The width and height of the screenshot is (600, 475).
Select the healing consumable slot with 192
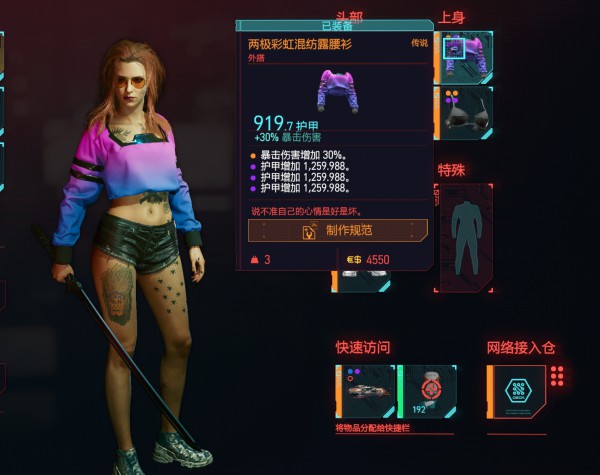430,390
